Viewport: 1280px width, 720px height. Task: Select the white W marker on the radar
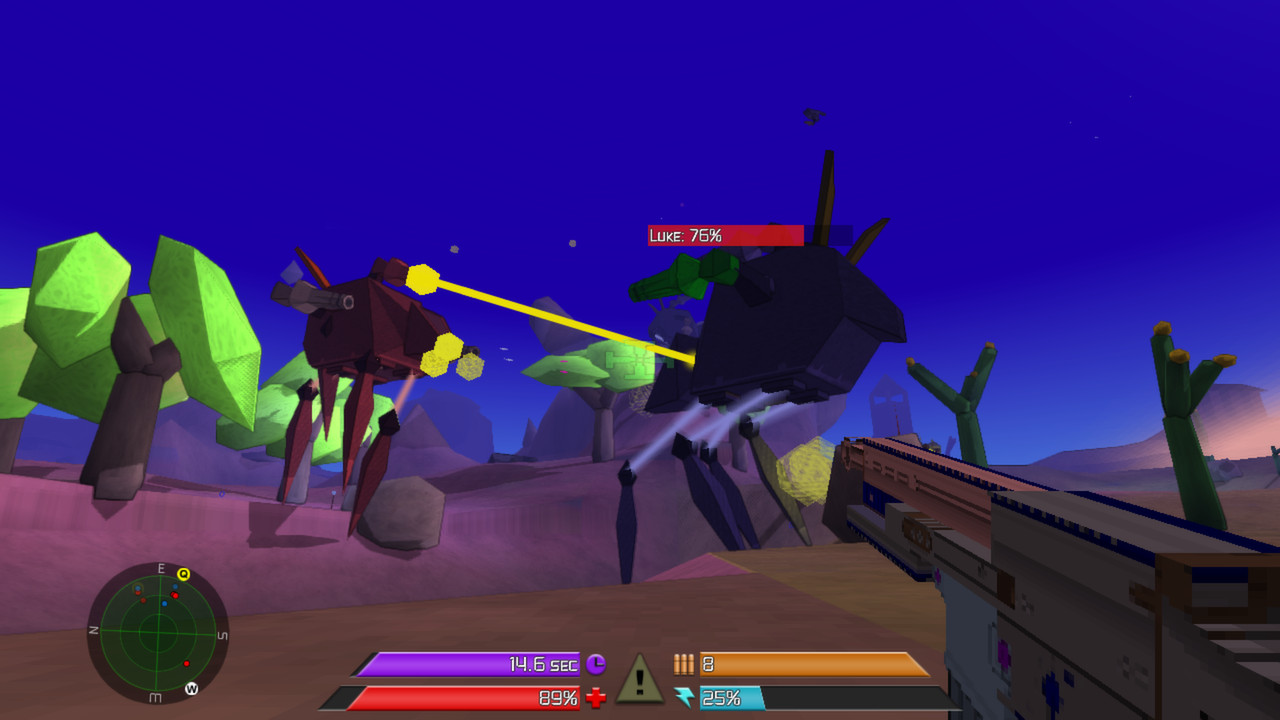click(x=192, y=689)
